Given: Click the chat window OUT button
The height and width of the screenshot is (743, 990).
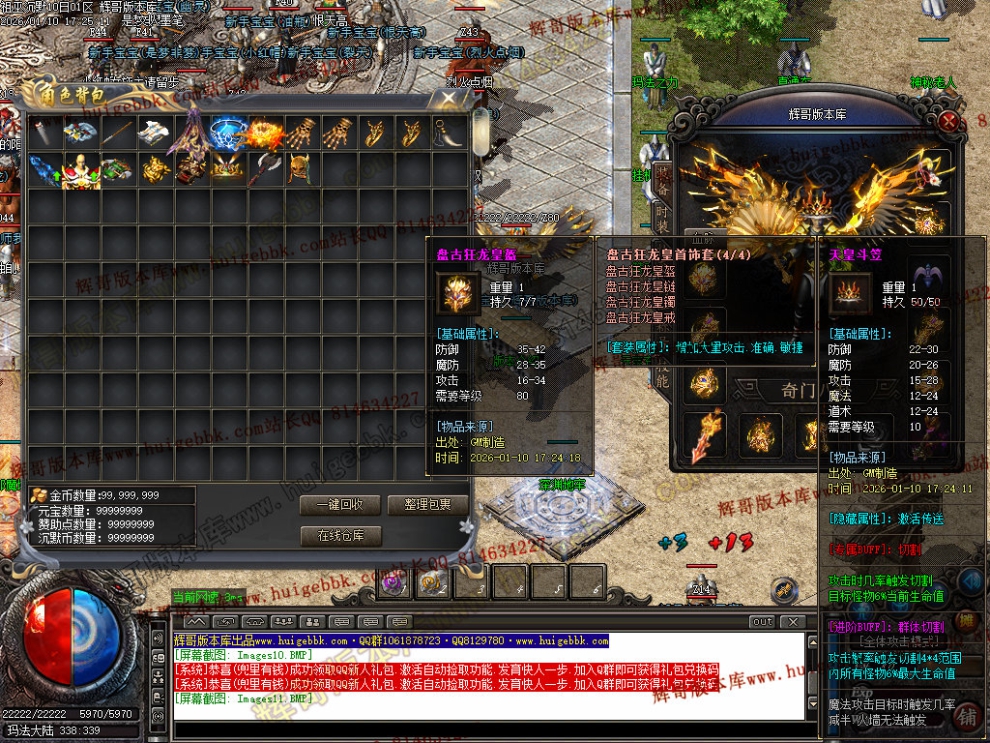Looking at the screenshot, I should [x=762, y=622].
